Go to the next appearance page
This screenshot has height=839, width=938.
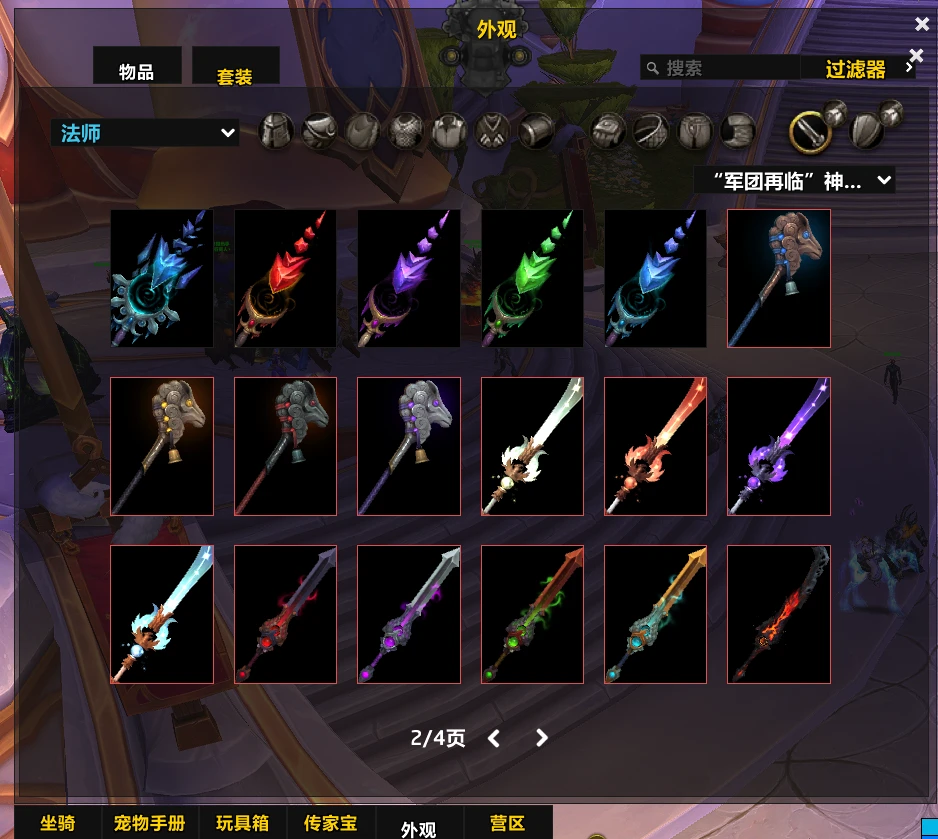[x=542, y=738]
